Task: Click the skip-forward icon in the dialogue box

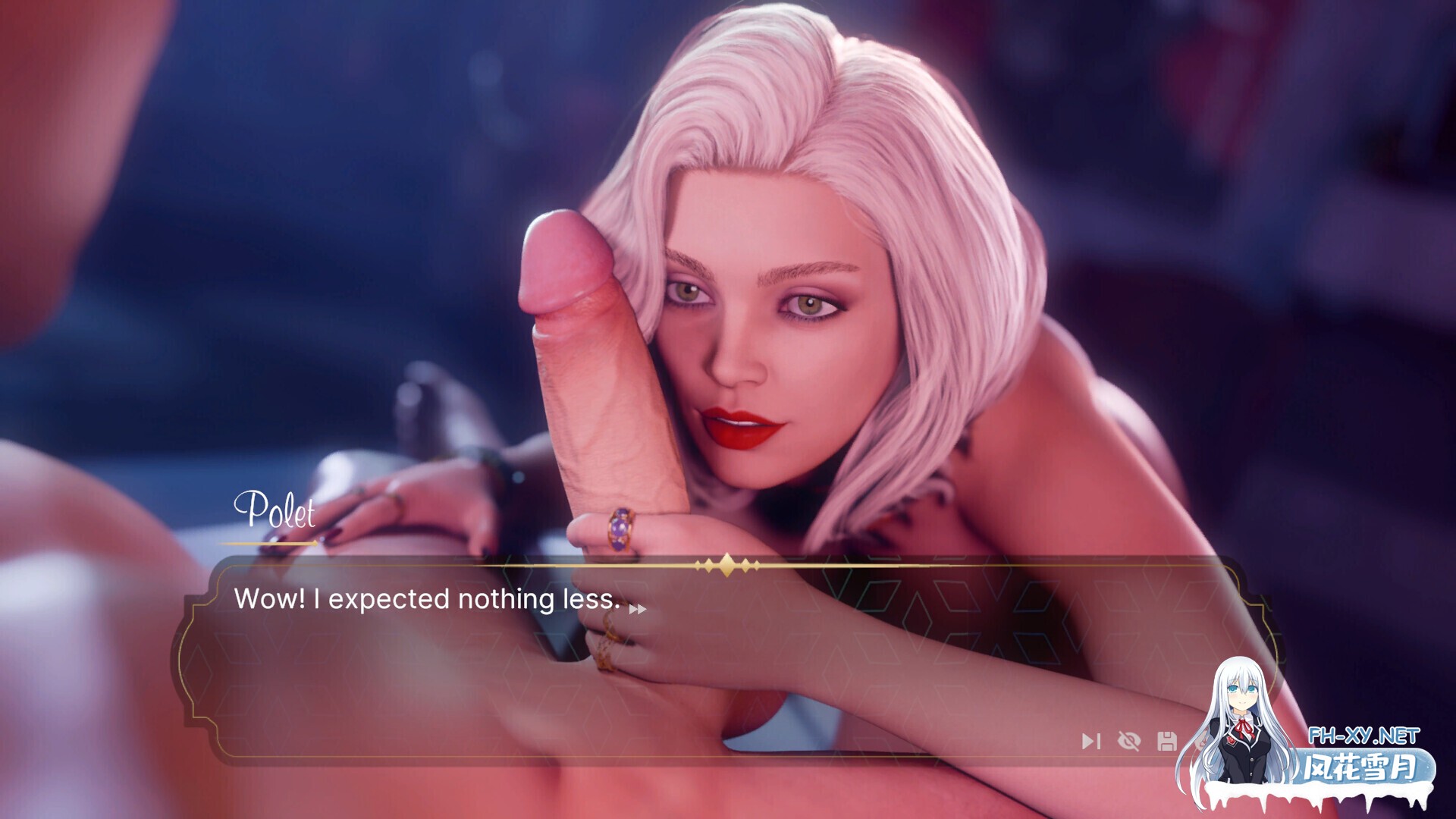Action: pos(1090,741)
